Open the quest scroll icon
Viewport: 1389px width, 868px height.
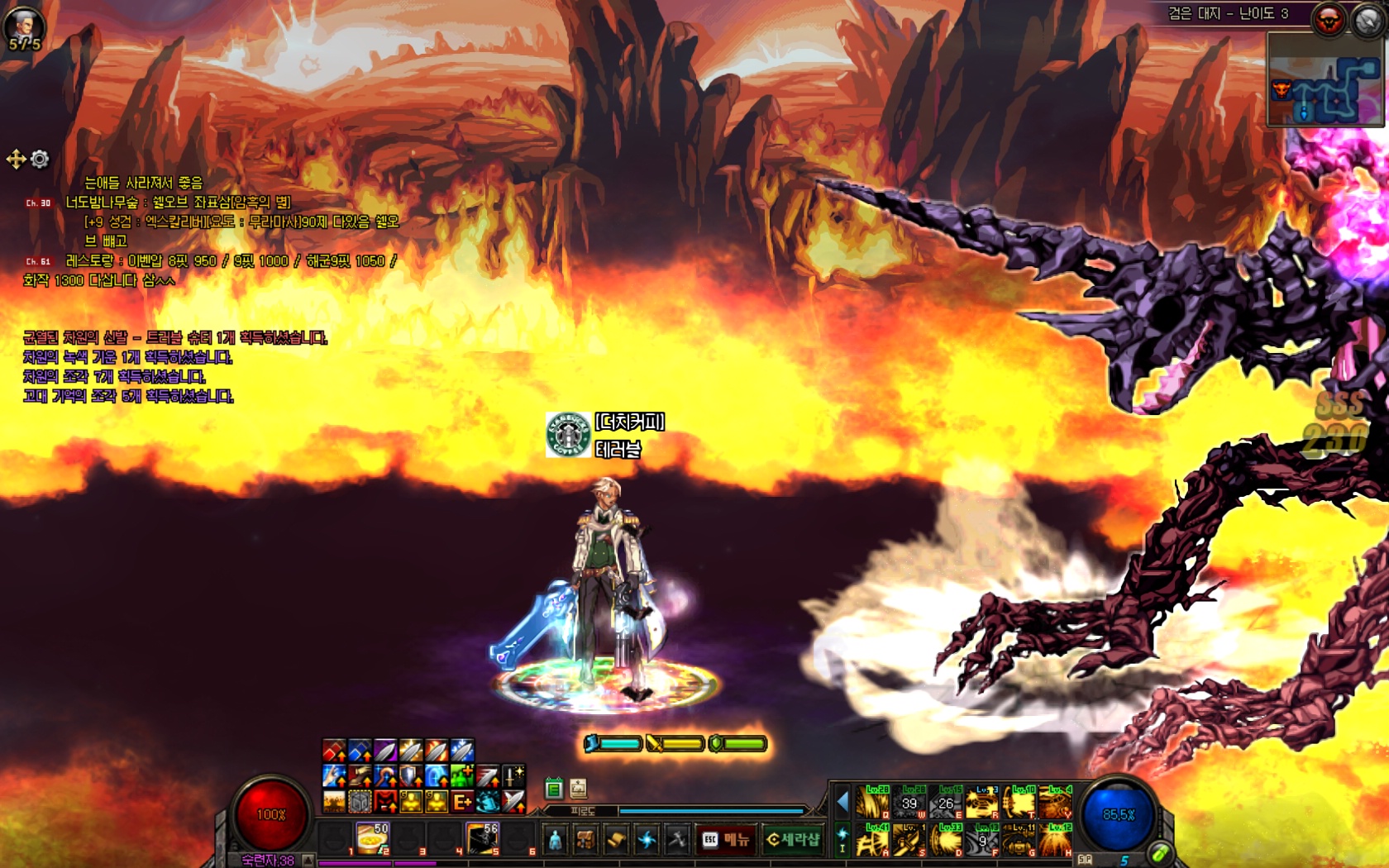pyautogui.click(x=616, y=840)
